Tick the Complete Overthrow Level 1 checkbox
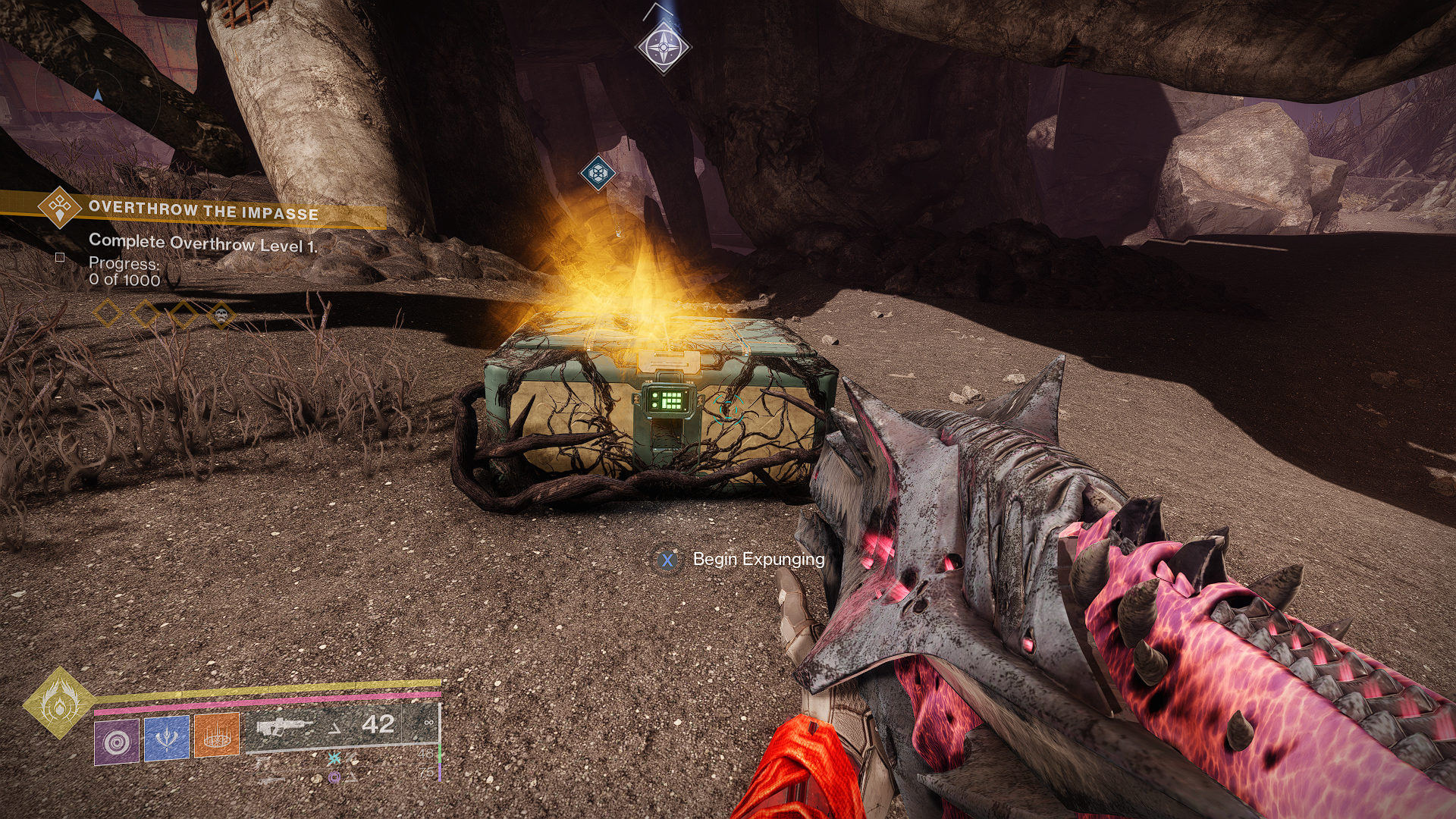The width and height of the screenshot is (1456, 819). (x=60, y=258)
